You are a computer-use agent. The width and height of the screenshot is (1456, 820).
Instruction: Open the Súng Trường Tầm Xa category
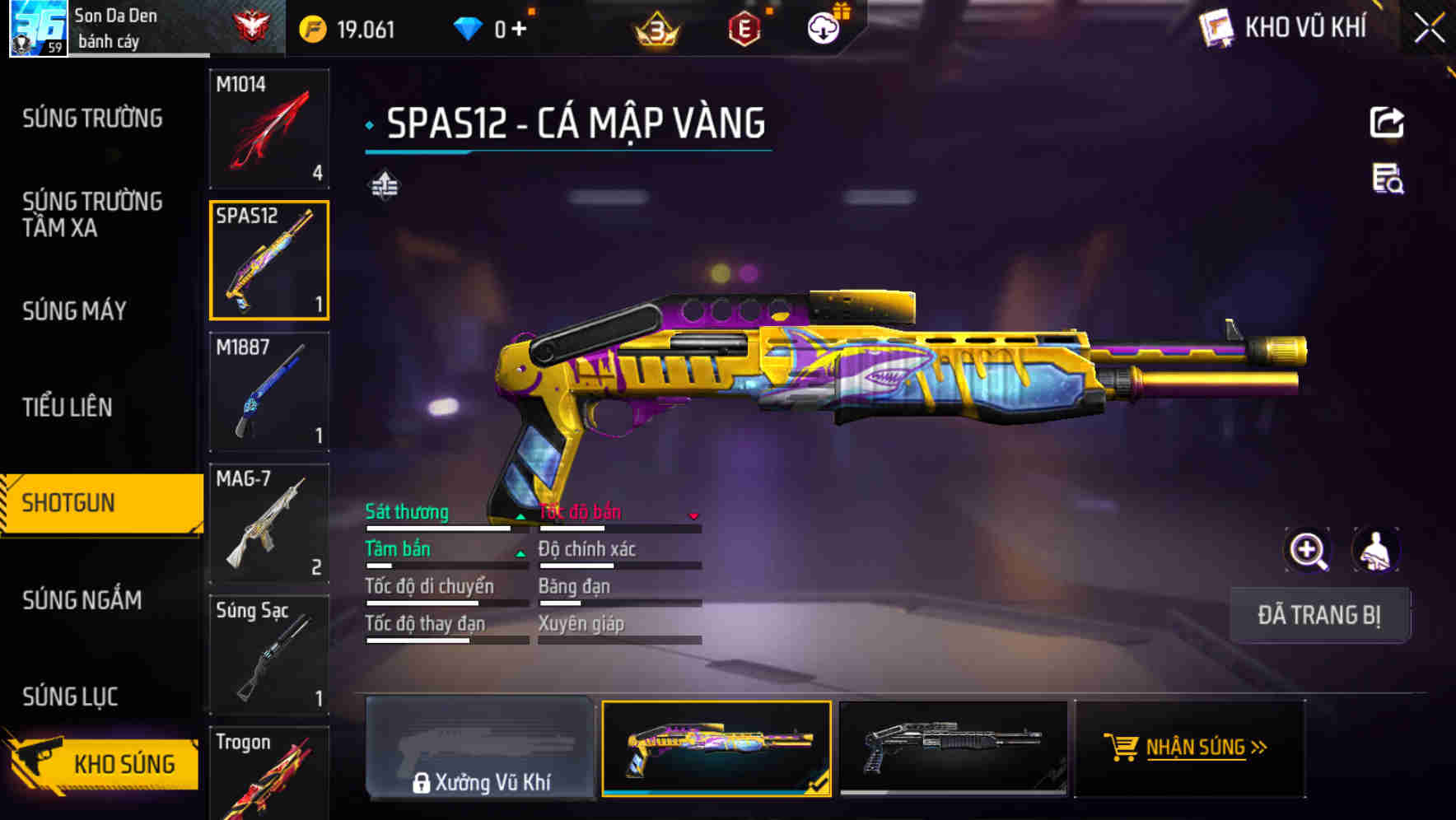92,214
